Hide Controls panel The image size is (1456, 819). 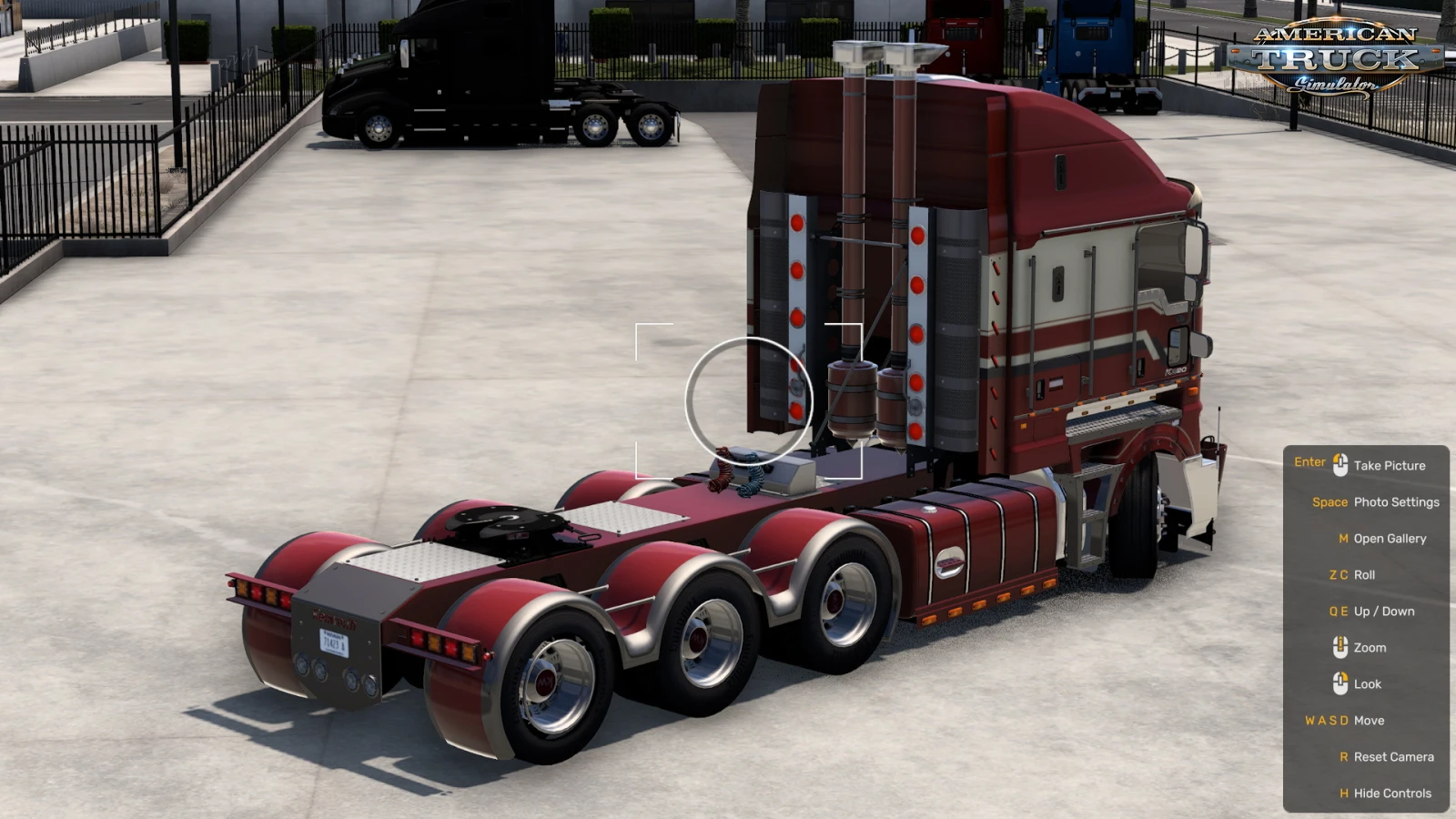pyautogui.click(x=1392, y=794)
